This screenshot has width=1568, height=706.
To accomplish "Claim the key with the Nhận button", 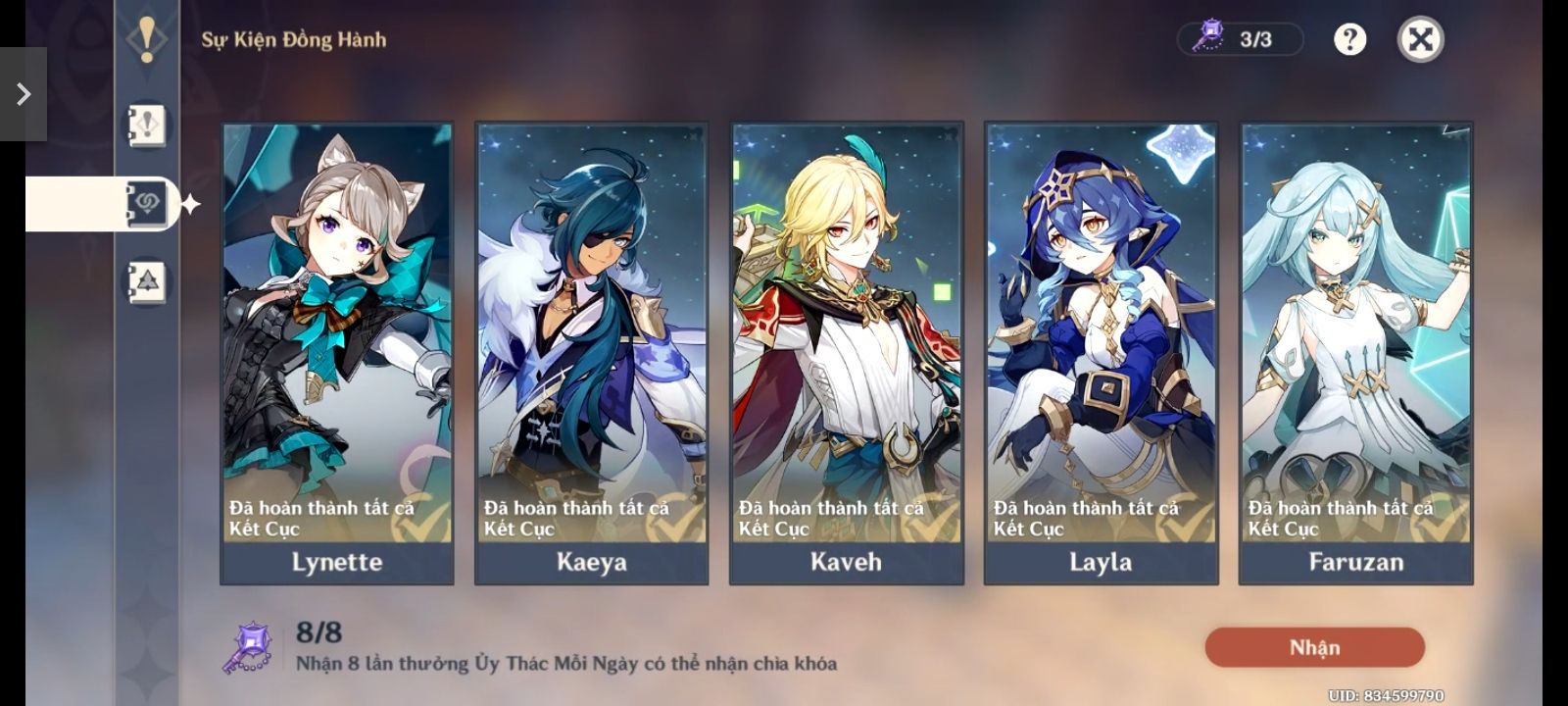I will coord(1314,647).
